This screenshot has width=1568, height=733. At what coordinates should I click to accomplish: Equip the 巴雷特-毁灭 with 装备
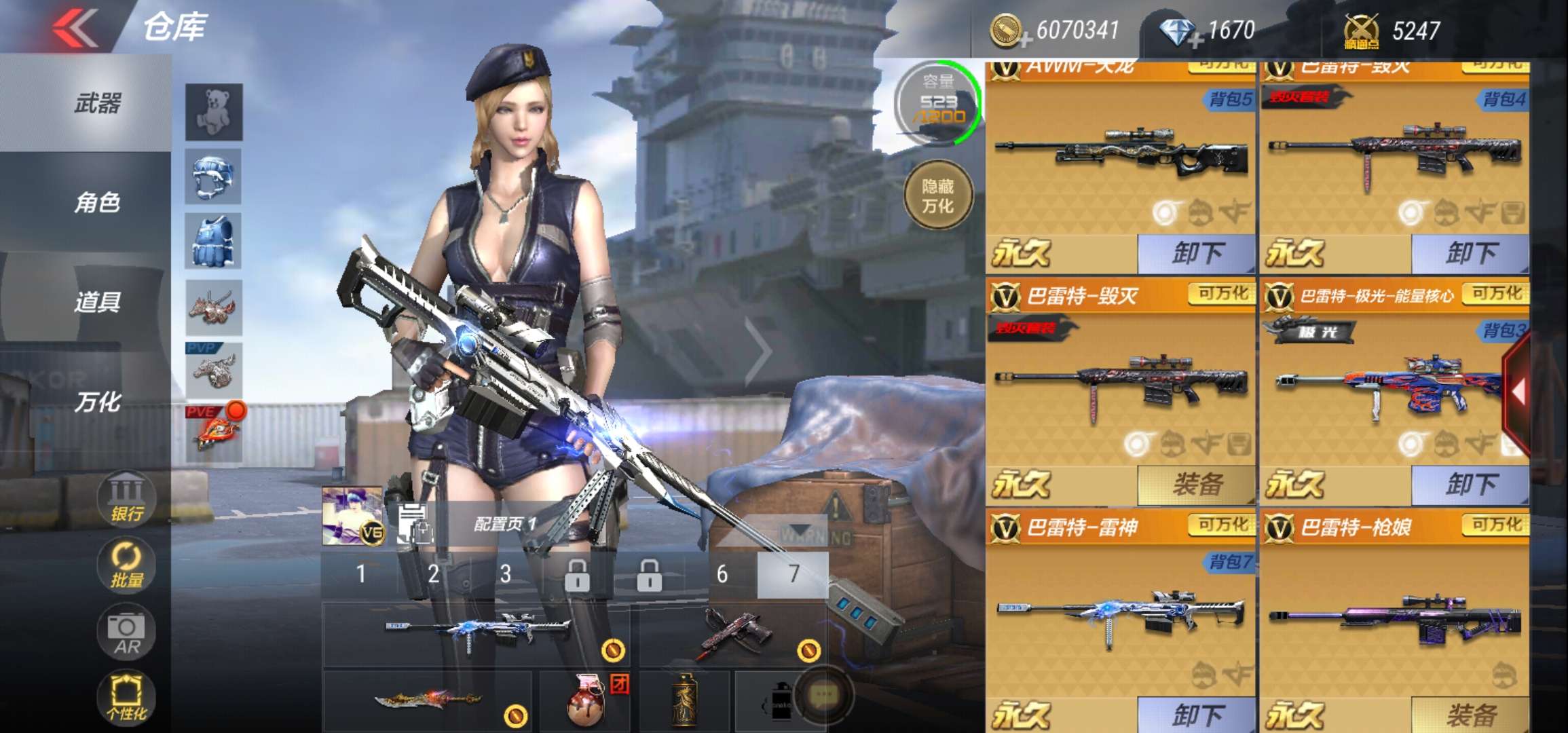(1197, 485)
